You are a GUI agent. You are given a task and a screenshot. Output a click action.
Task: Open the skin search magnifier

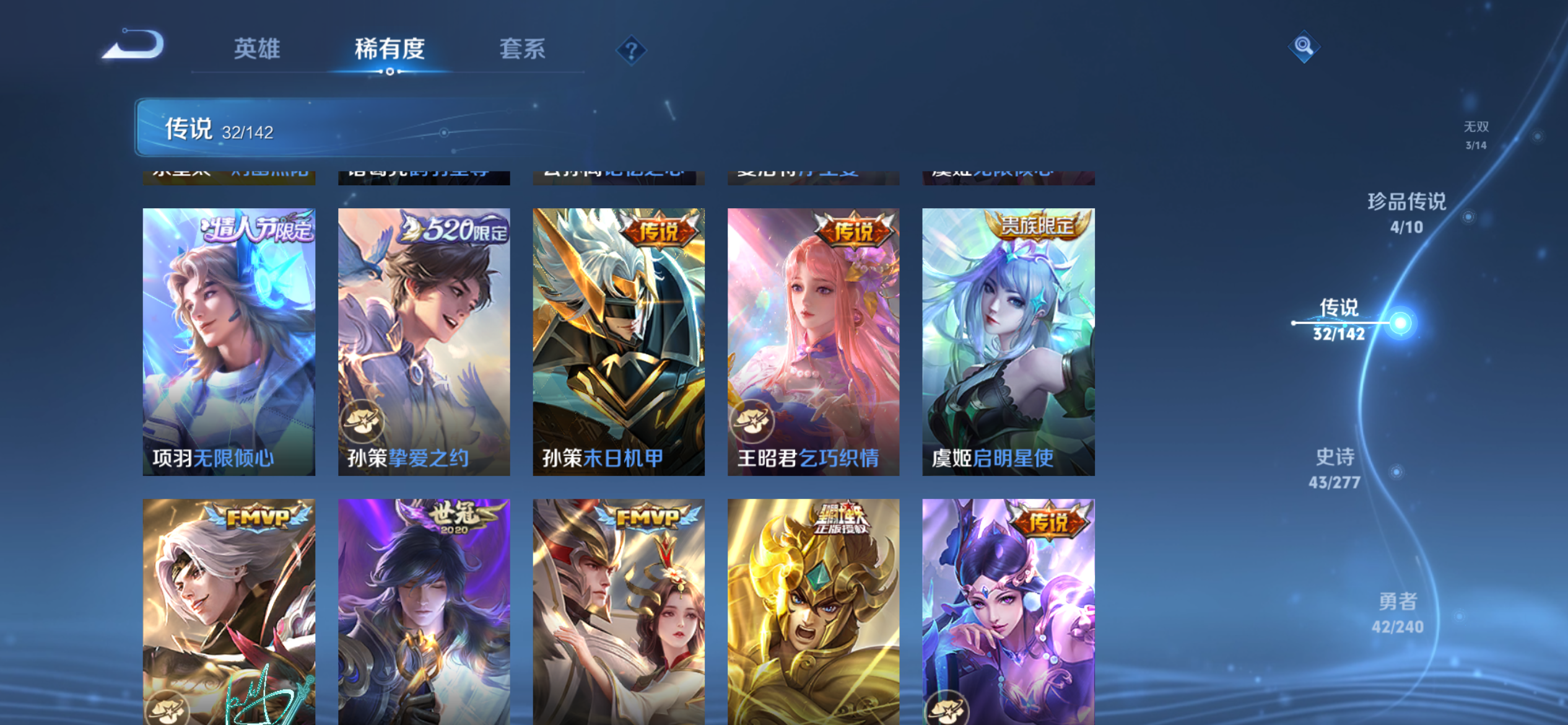[1304, 46]
